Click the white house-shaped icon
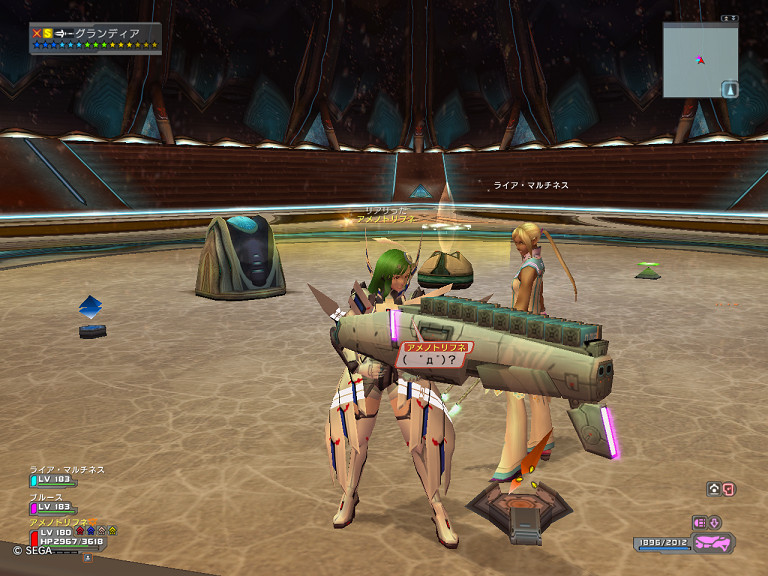768x576 pixels. (714, 489)
